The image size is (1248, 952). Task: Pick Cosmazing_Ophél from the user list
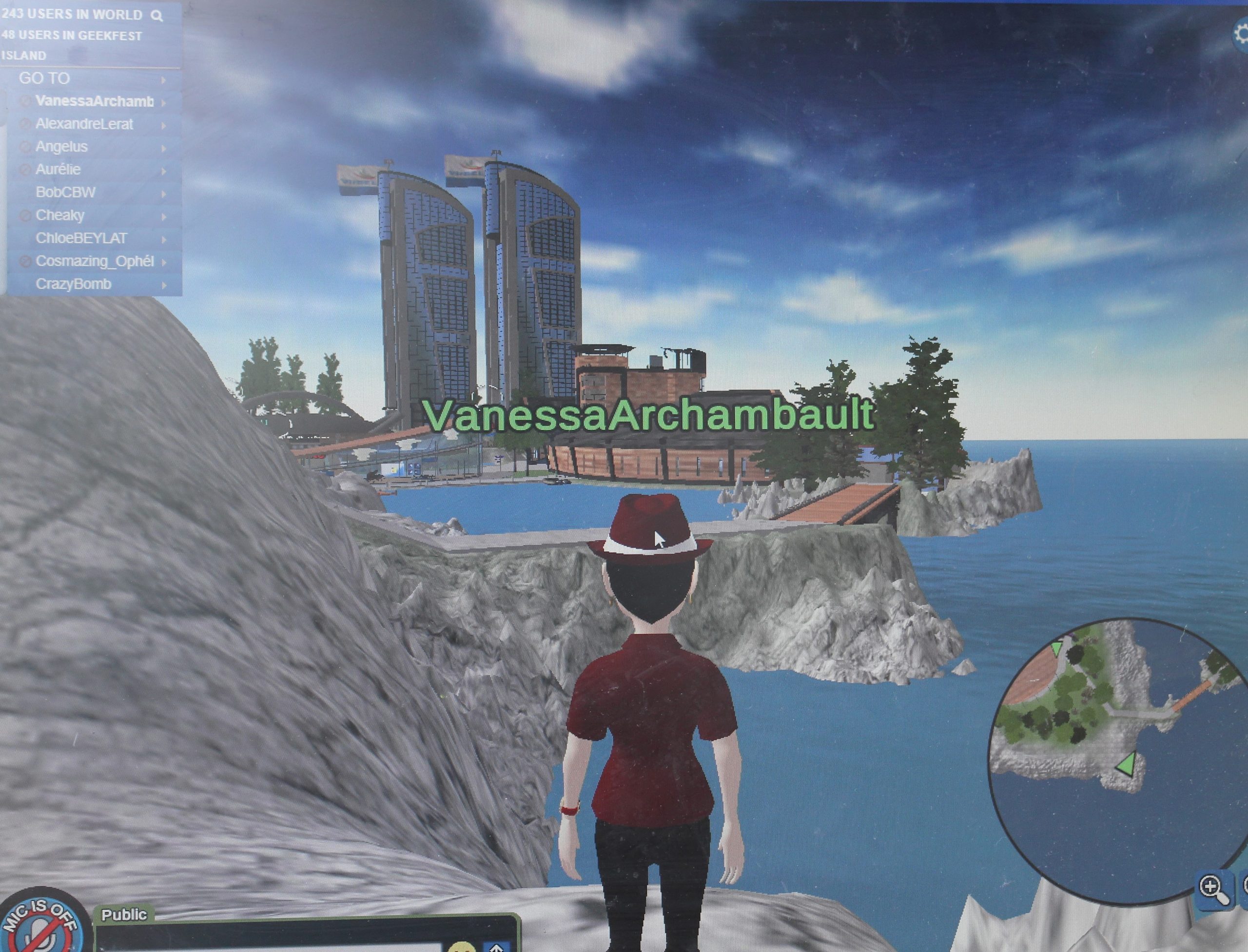(x=95, y=261)
